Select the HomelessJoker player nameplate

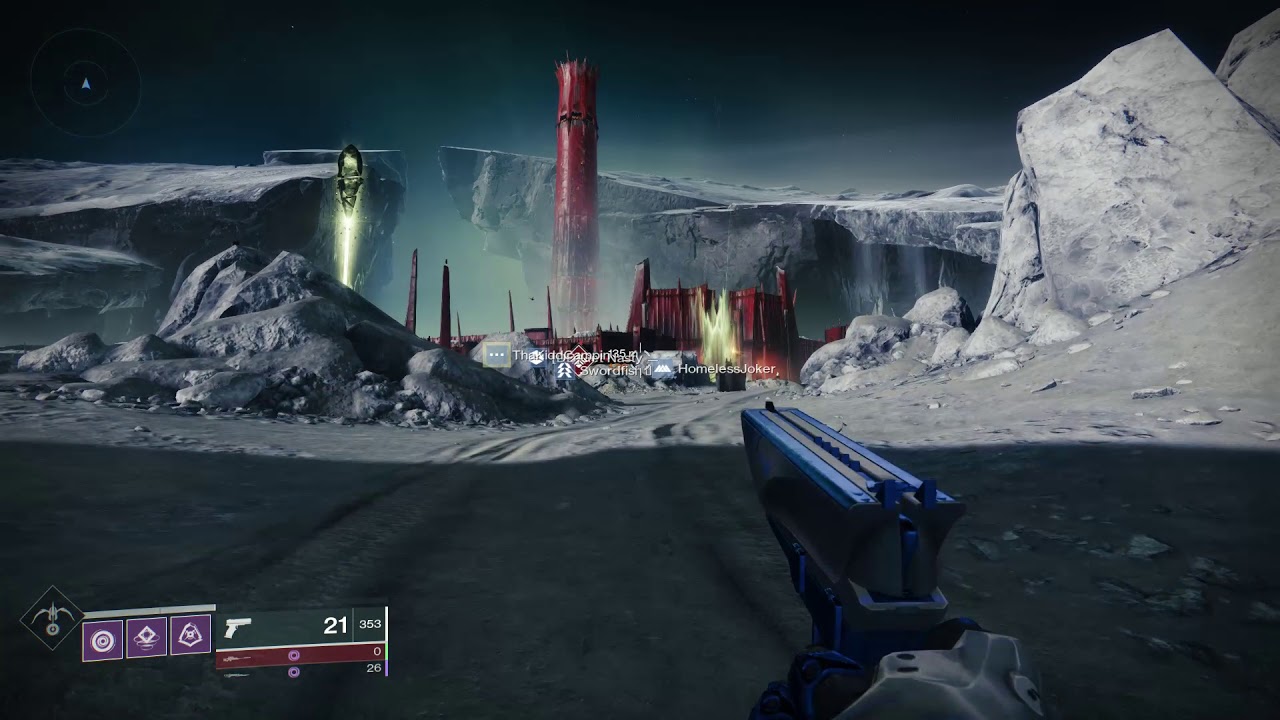click(x=726, y=370)
